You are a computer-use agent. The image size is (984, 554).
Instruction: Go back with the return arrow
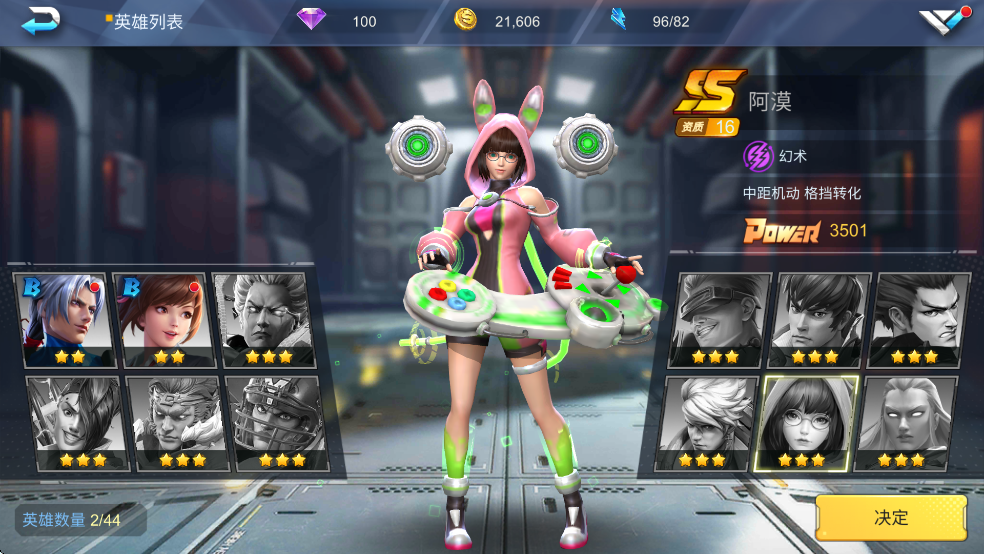(41, 20)
